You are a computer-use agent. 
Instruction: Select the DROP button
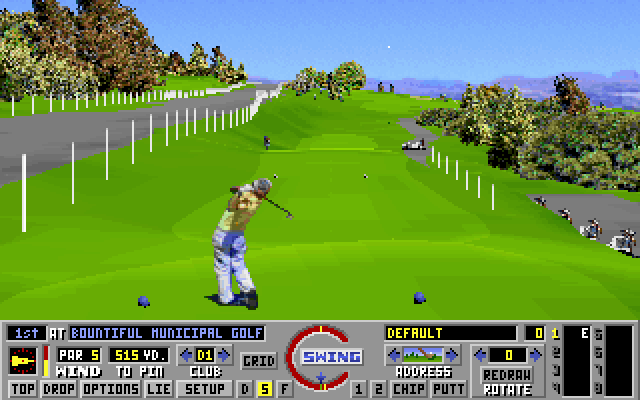coord(58,388)
